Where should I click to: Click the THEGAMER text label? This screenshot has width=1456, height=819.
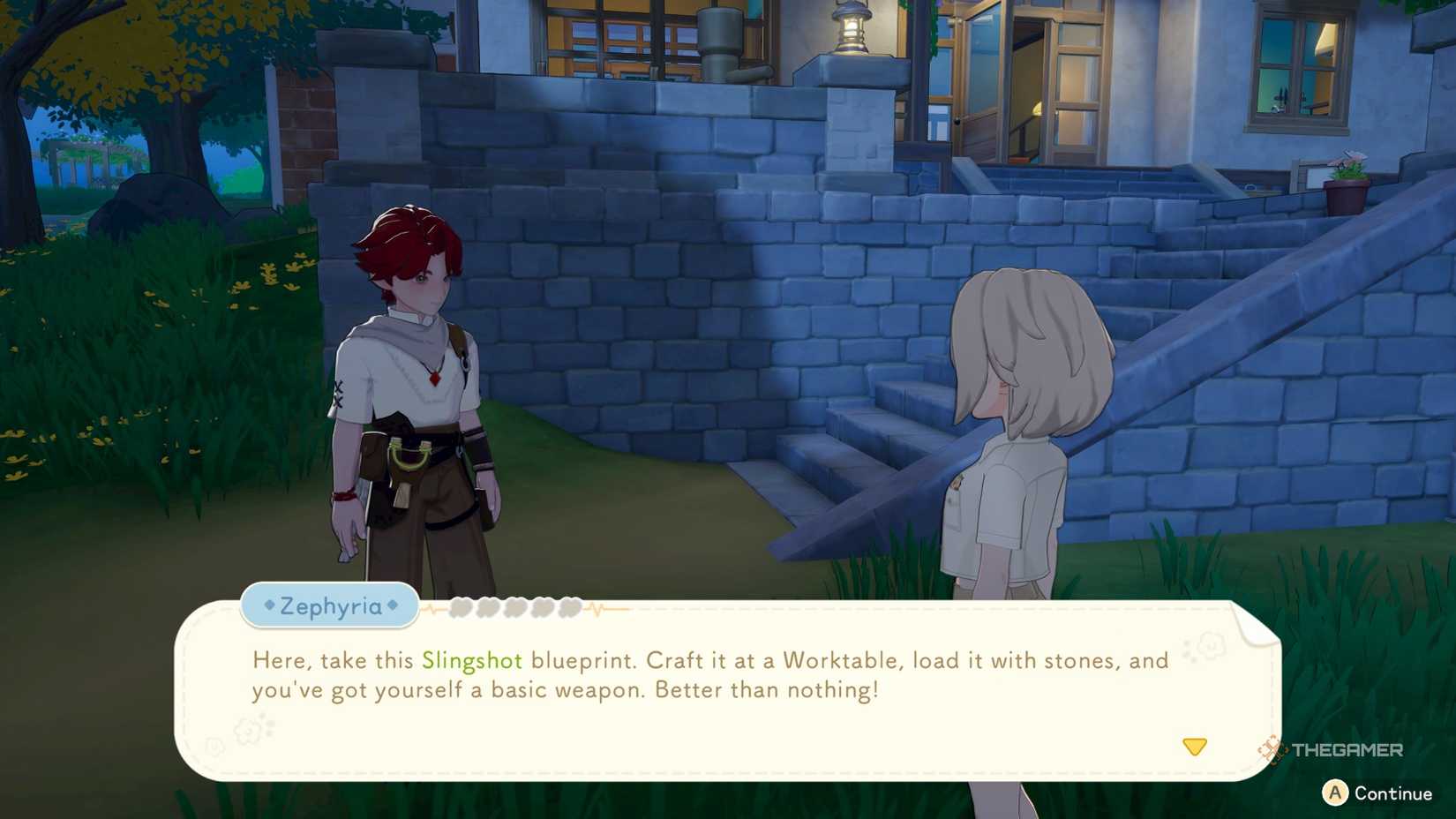pos(1347,749)
